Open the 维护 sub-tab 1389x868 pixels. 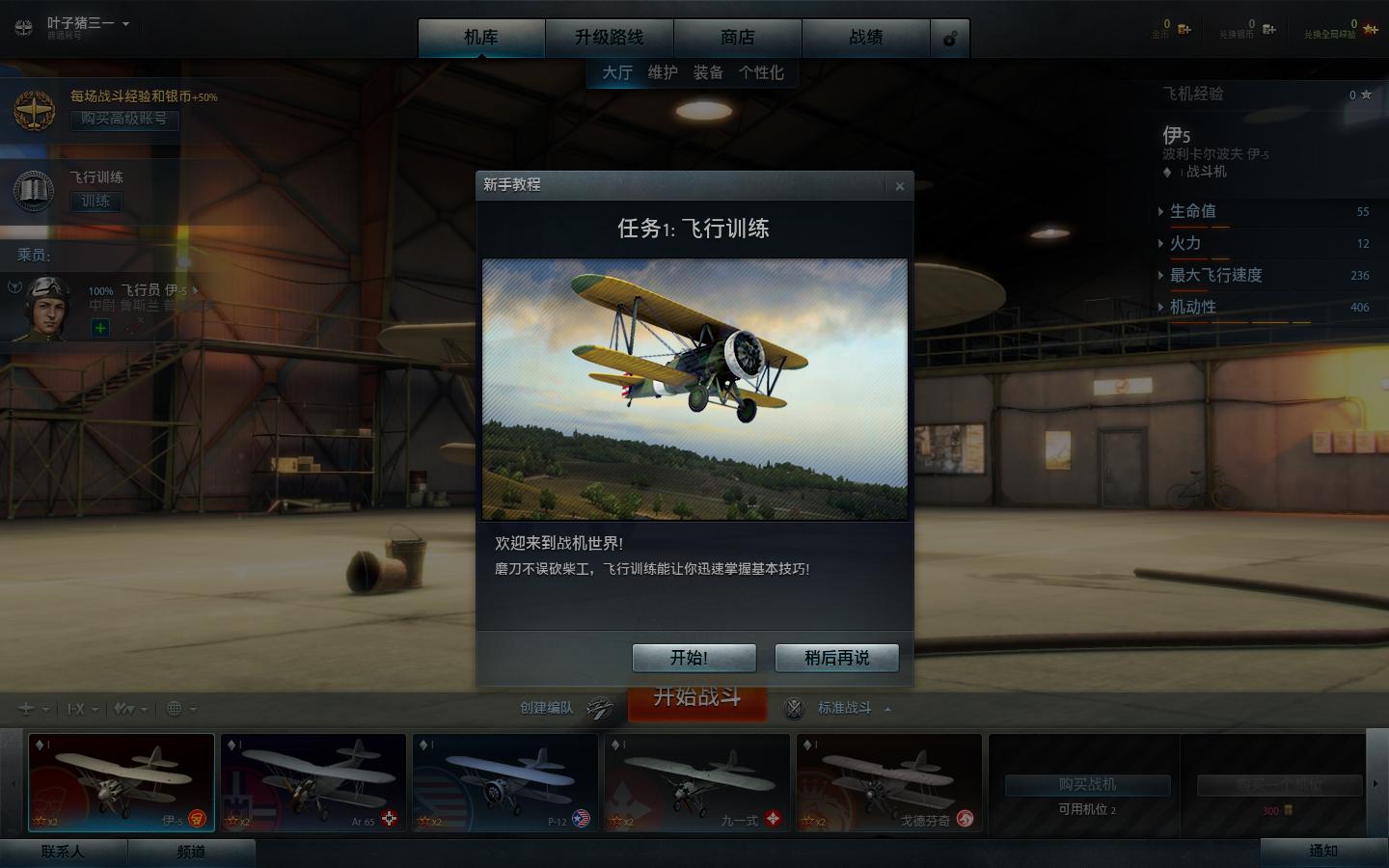663,72
